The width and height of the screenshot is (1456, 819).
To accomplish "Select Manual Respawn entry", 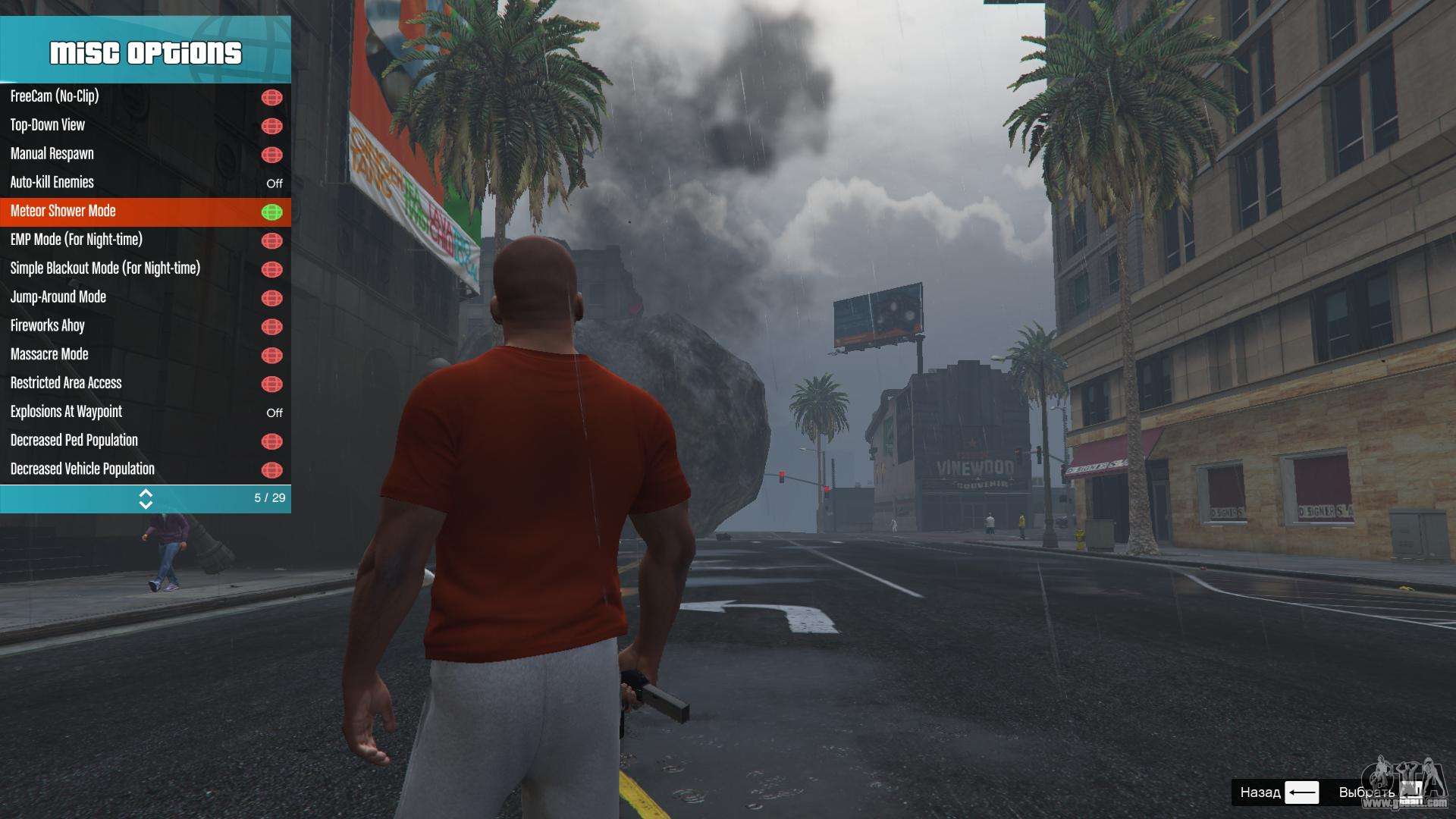I will (144, 154).
